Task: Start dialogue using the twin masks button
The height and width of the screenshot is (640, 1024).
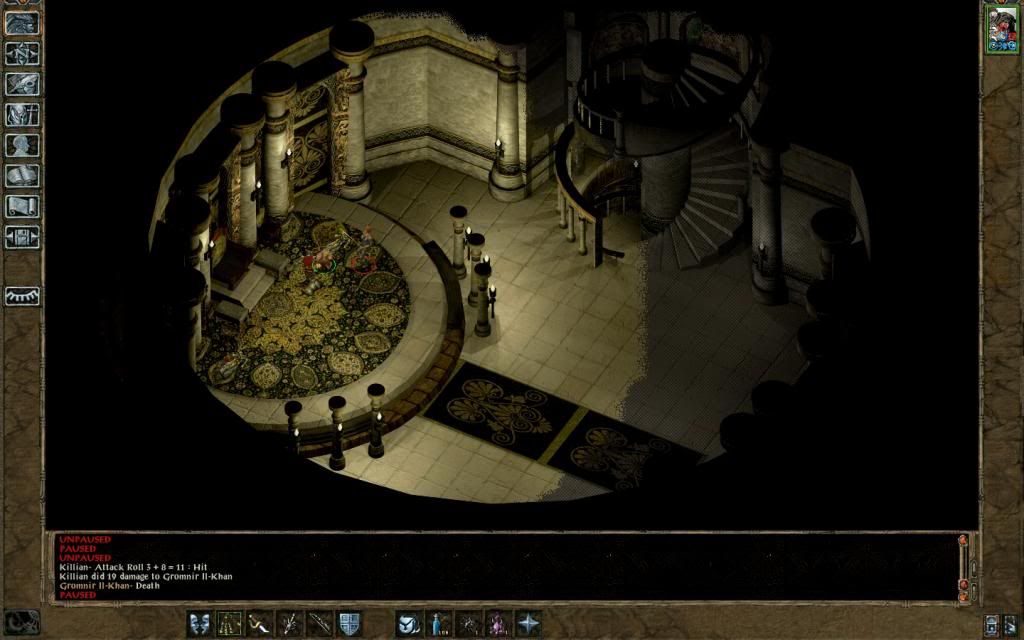Action: pyautogui.click(x=200, y=623)
